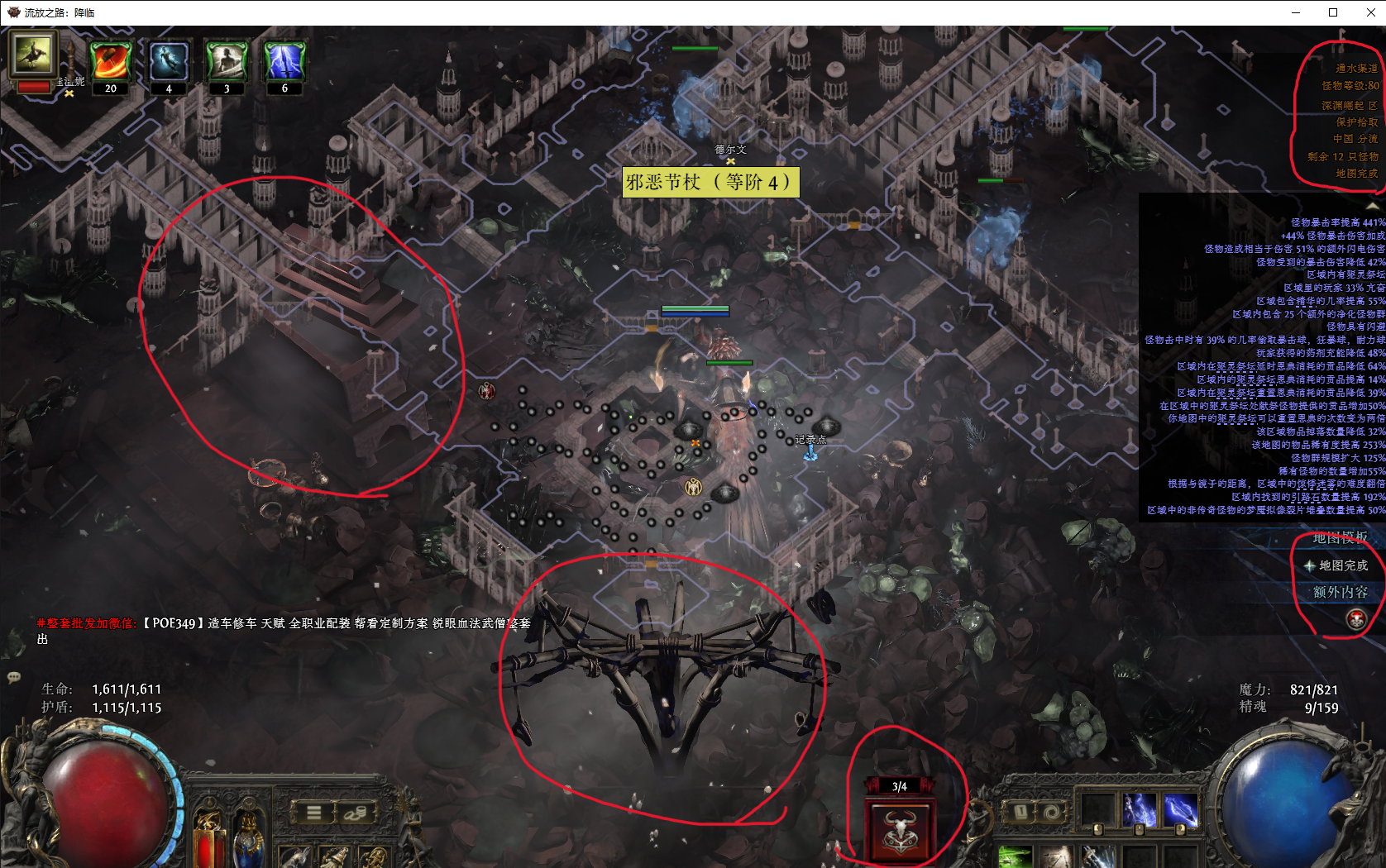Screen dimensions: 1386x868
Task: Click the card-shaped button beside the skill bar
Action: pos(1020,812)
